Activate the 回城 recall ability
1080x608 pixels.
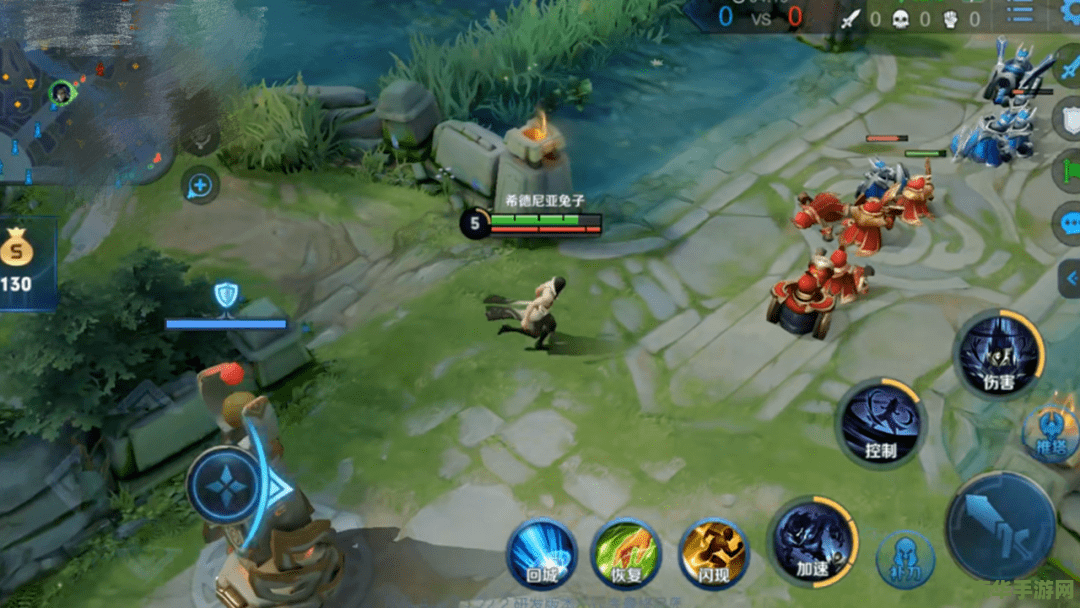tap(541, 555)
